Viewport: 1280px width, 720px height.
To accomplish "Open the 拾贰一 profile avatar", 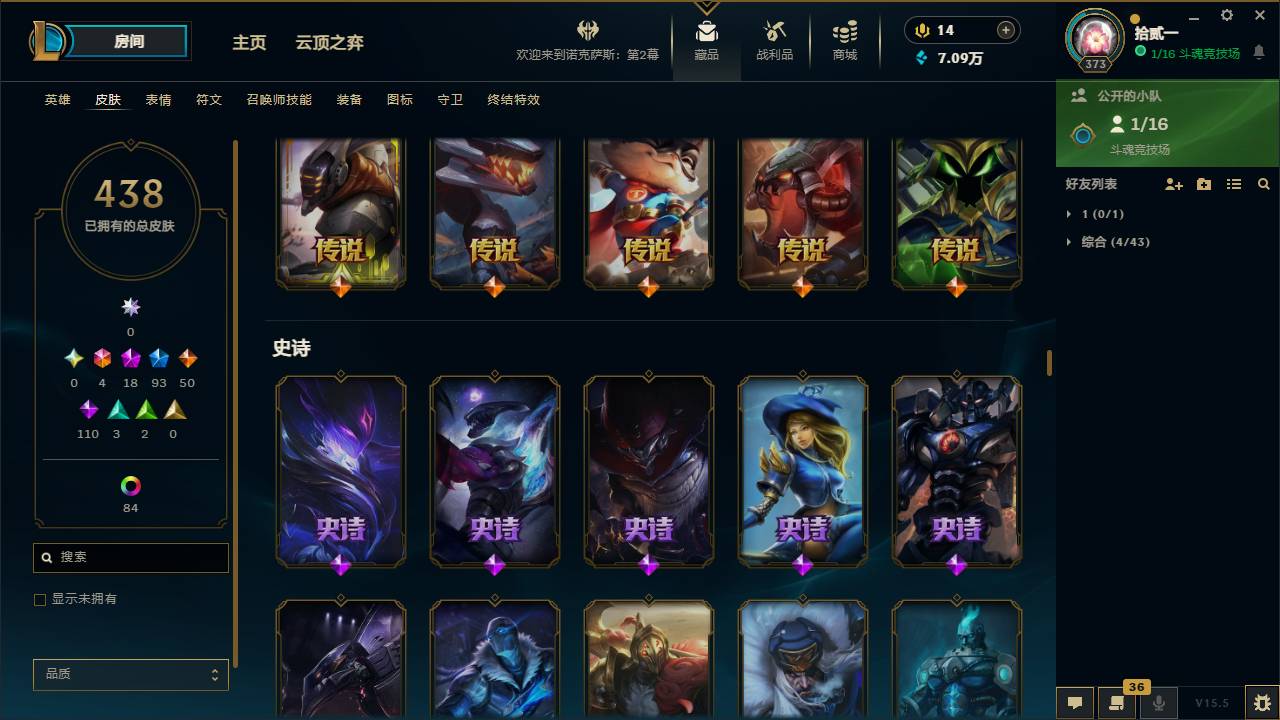I will 1094,37.
